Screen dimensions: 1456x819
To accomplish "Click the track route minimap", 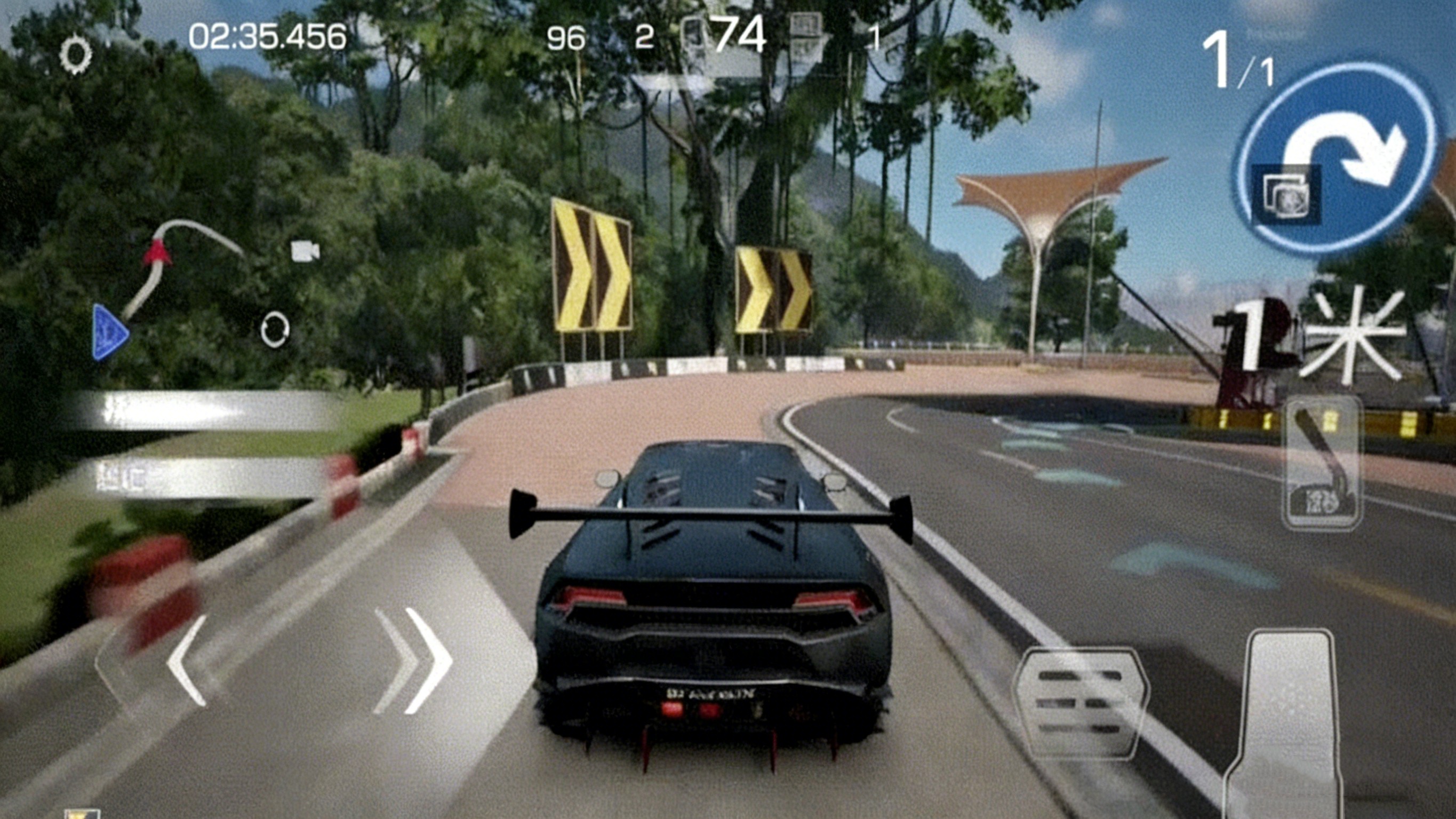I will pyautogui.click(x=170, y=283).
